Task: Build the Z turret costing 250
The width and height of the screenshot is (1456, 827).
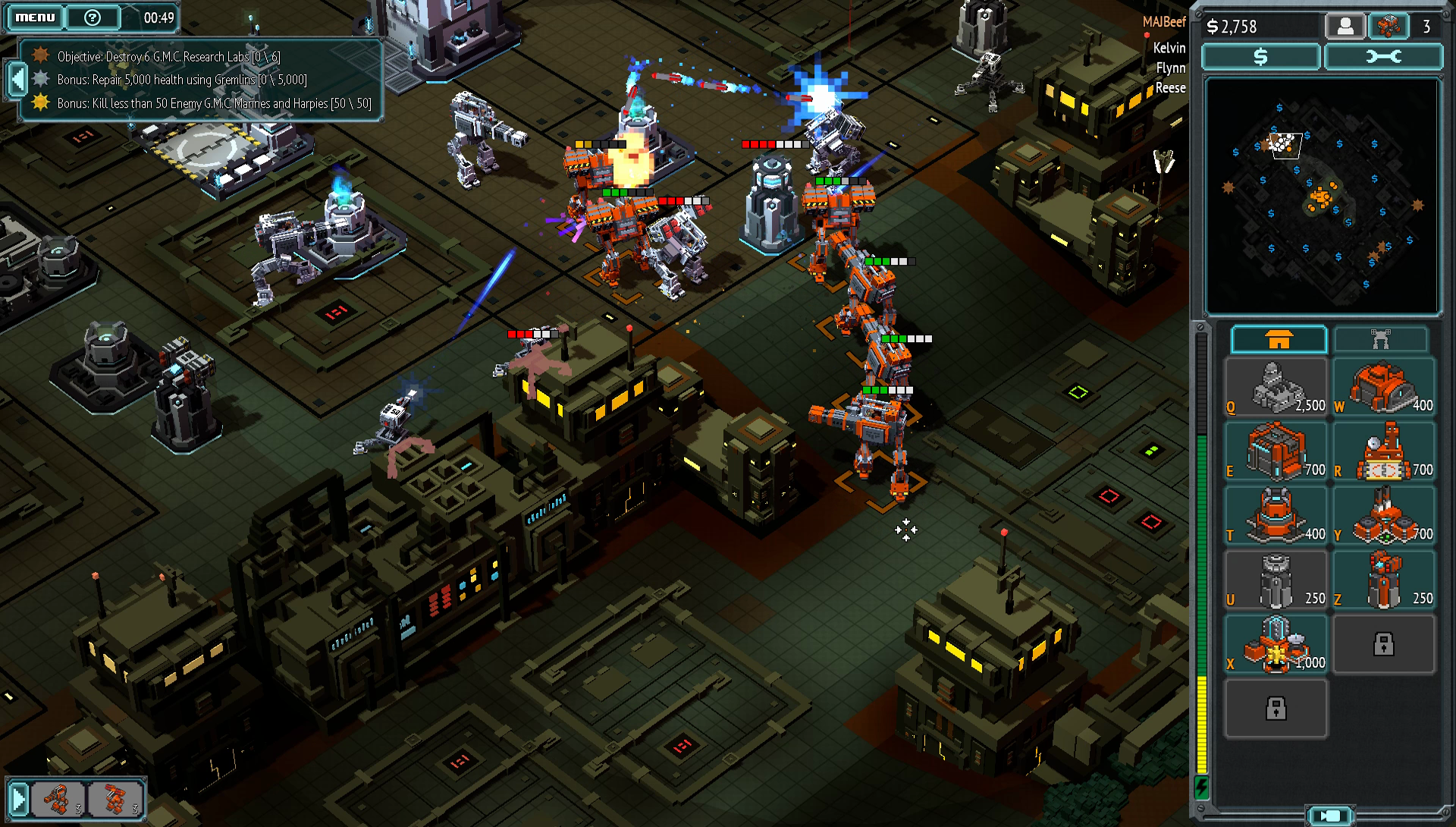Action: (1384, 581)
